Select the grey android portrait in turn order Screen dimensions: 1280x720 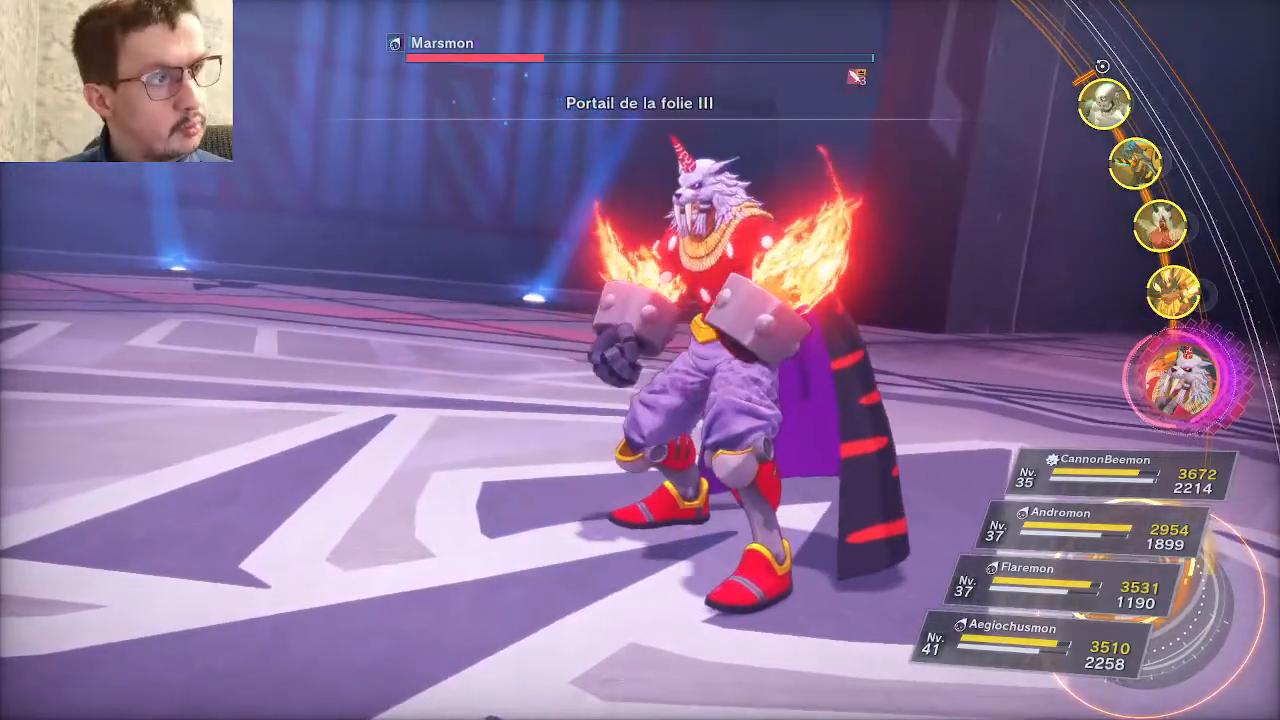(x=1104, y=104)
